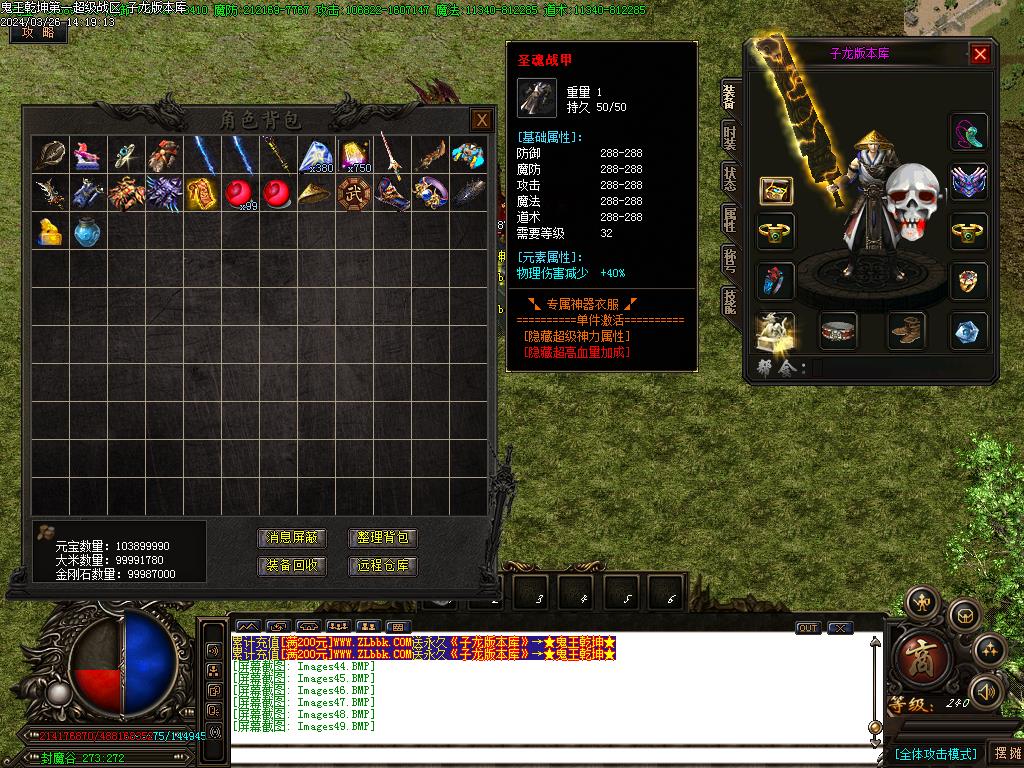Image resolution: width=1024 pixels, height=768 pixels.
Task: Close the character backpack window
Action: pos(482,120)
